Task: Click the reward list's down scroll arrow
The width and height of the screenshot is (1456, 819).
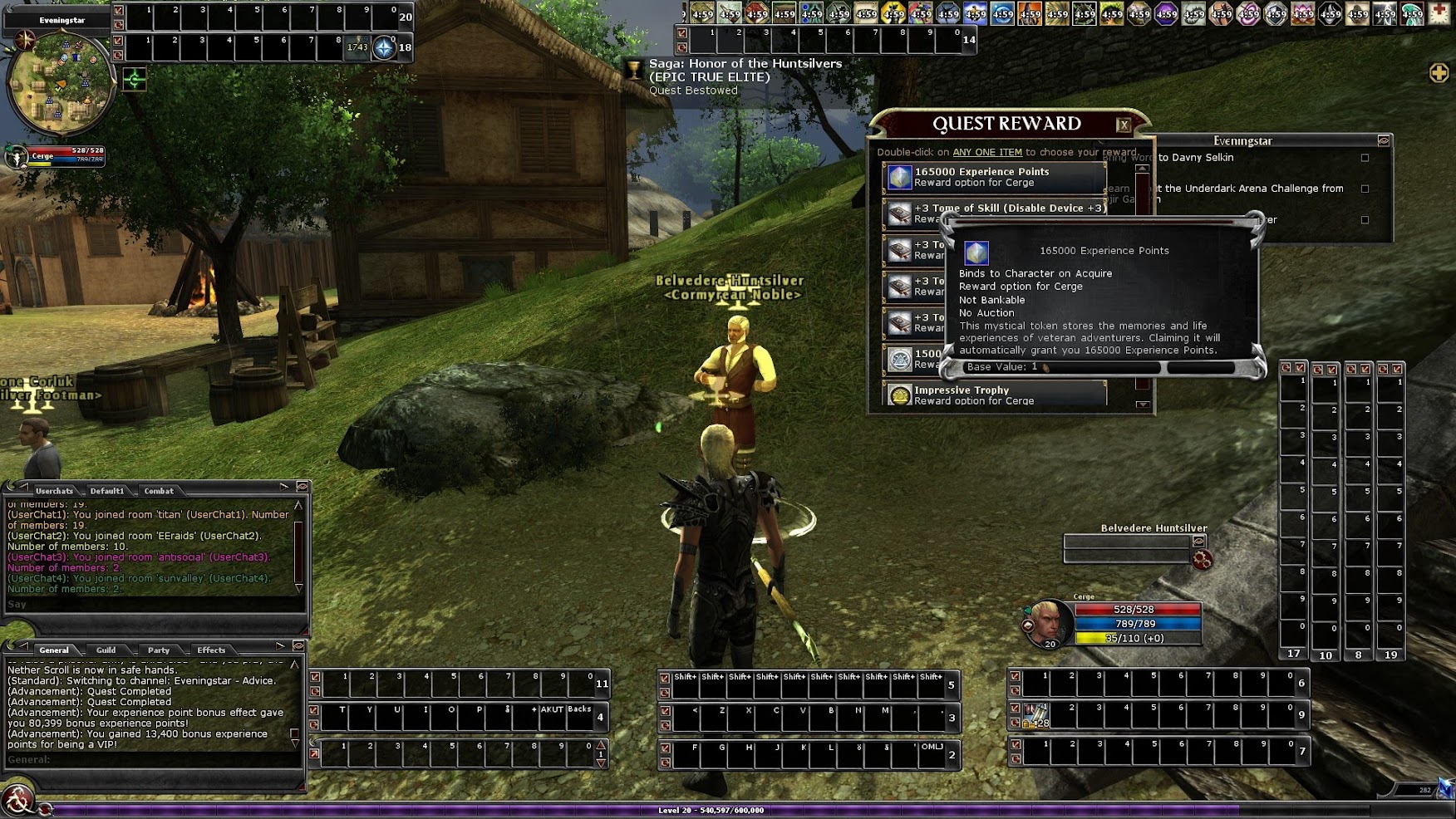Action: pos(1143,405)
